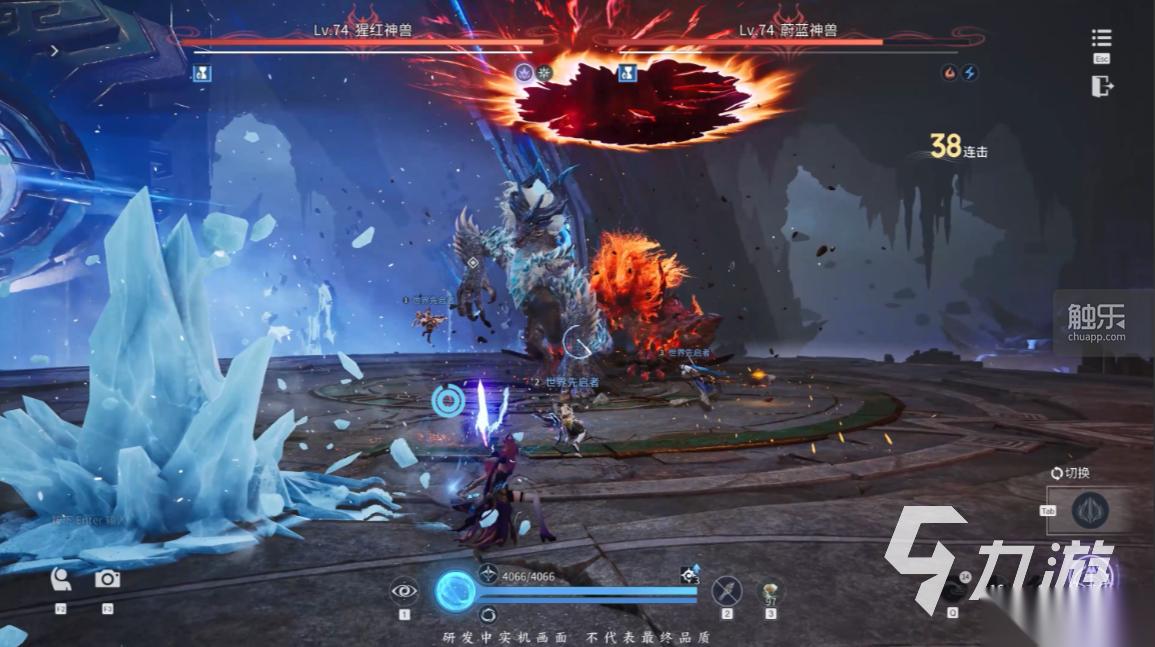The image size is (1155, 647).
Task: Click the fire element icon under the boss bar
Action: pyautogui.click(x=949, y=73)
